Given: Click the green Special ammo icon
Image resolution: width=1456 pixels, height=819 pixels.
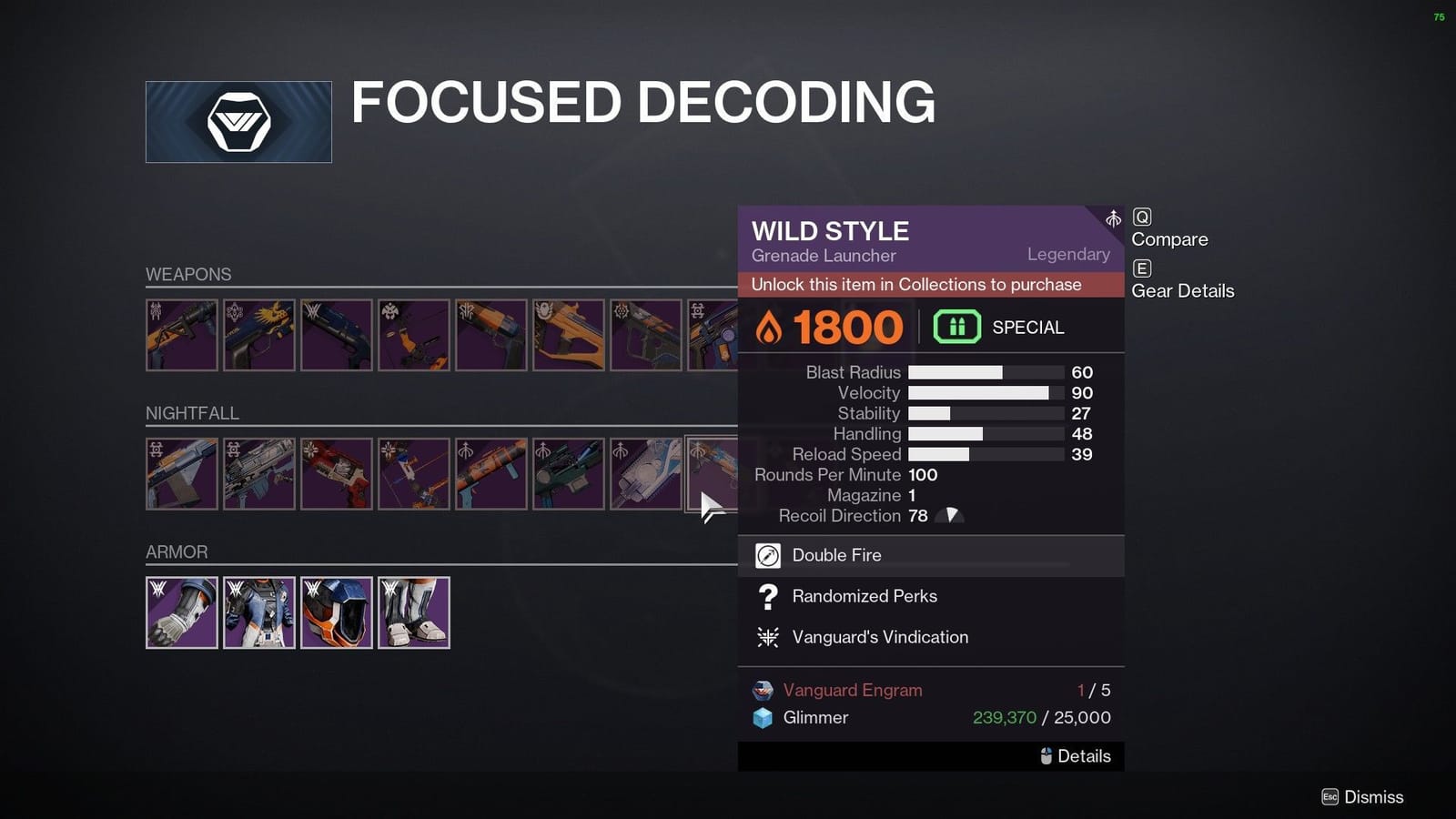Looking at the screenshot, I should [x=956, y=326].
